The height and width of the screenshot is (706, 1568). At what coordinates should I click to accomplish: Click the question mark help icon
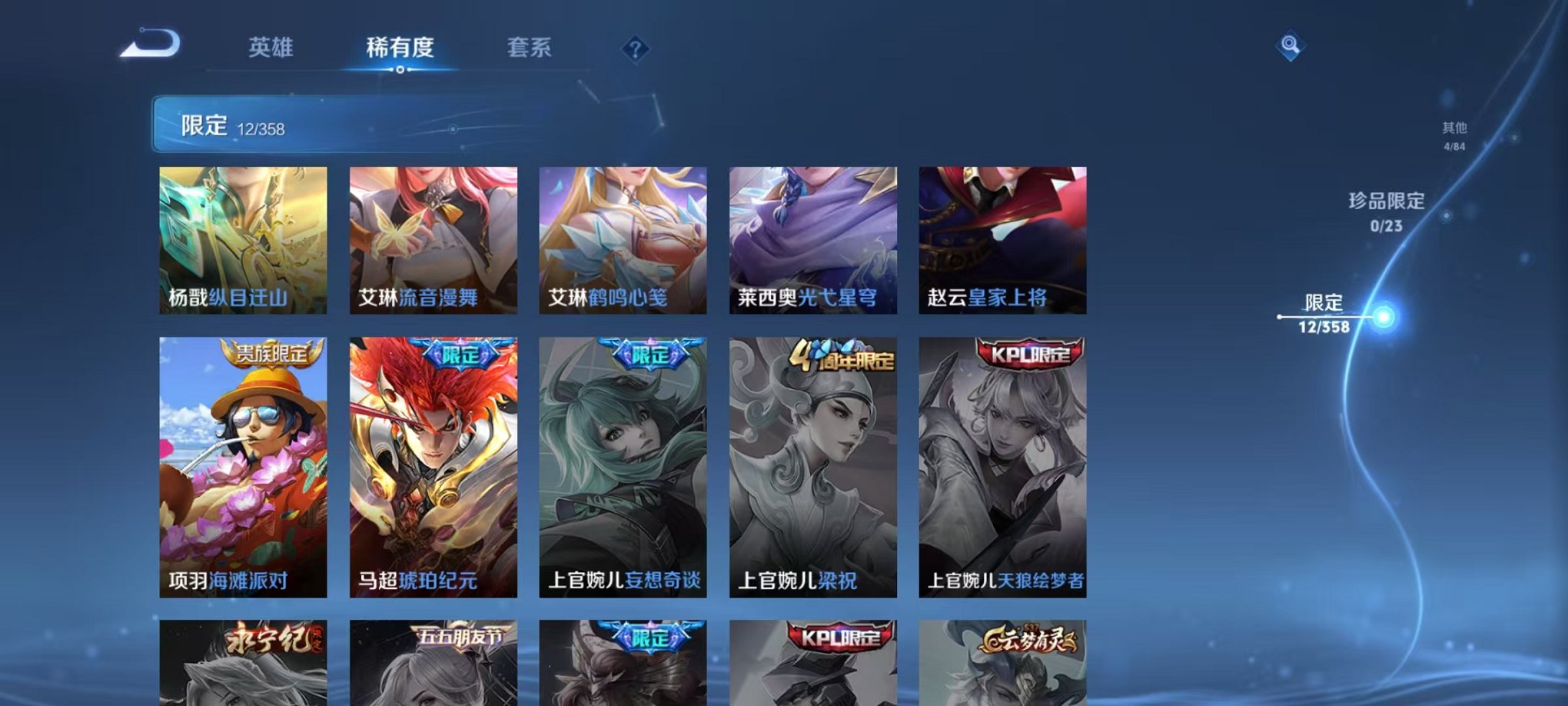click(x=633, y=51)
